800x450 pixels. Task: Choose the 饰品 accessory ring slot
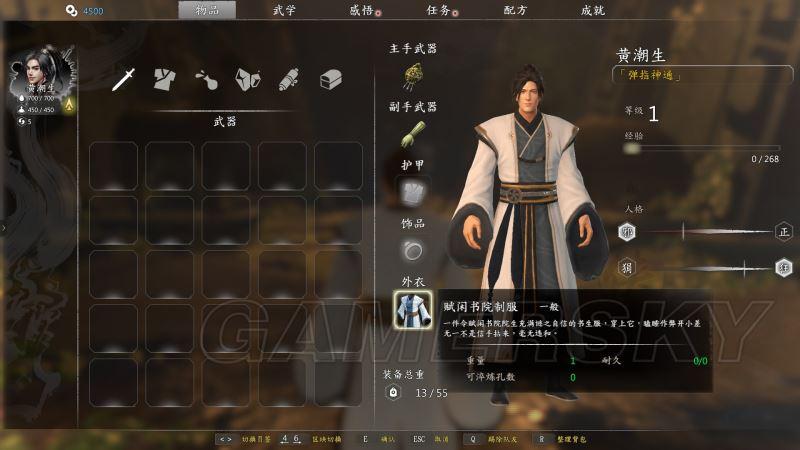pos(411,248)
